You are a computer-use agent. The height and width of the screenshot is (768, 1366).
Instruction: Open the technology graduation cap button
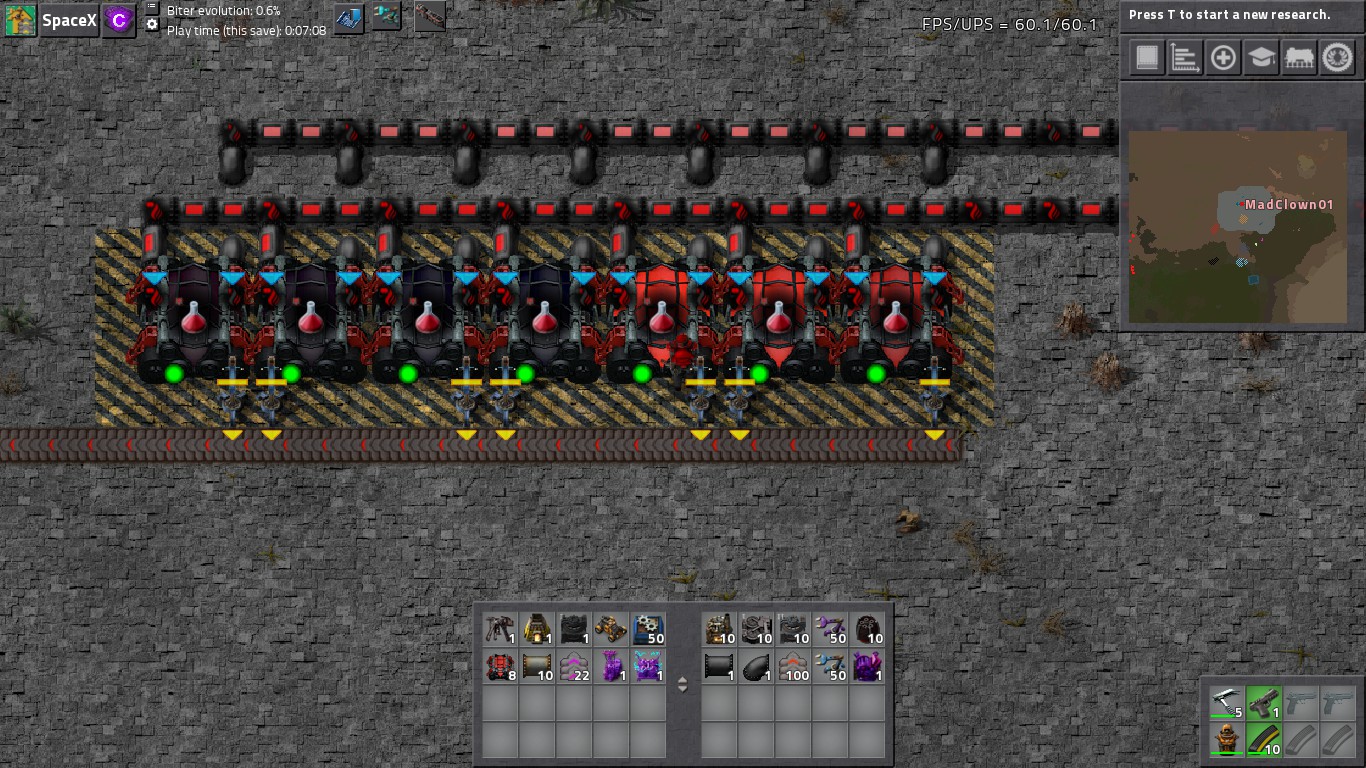[x=1261, y=58]
